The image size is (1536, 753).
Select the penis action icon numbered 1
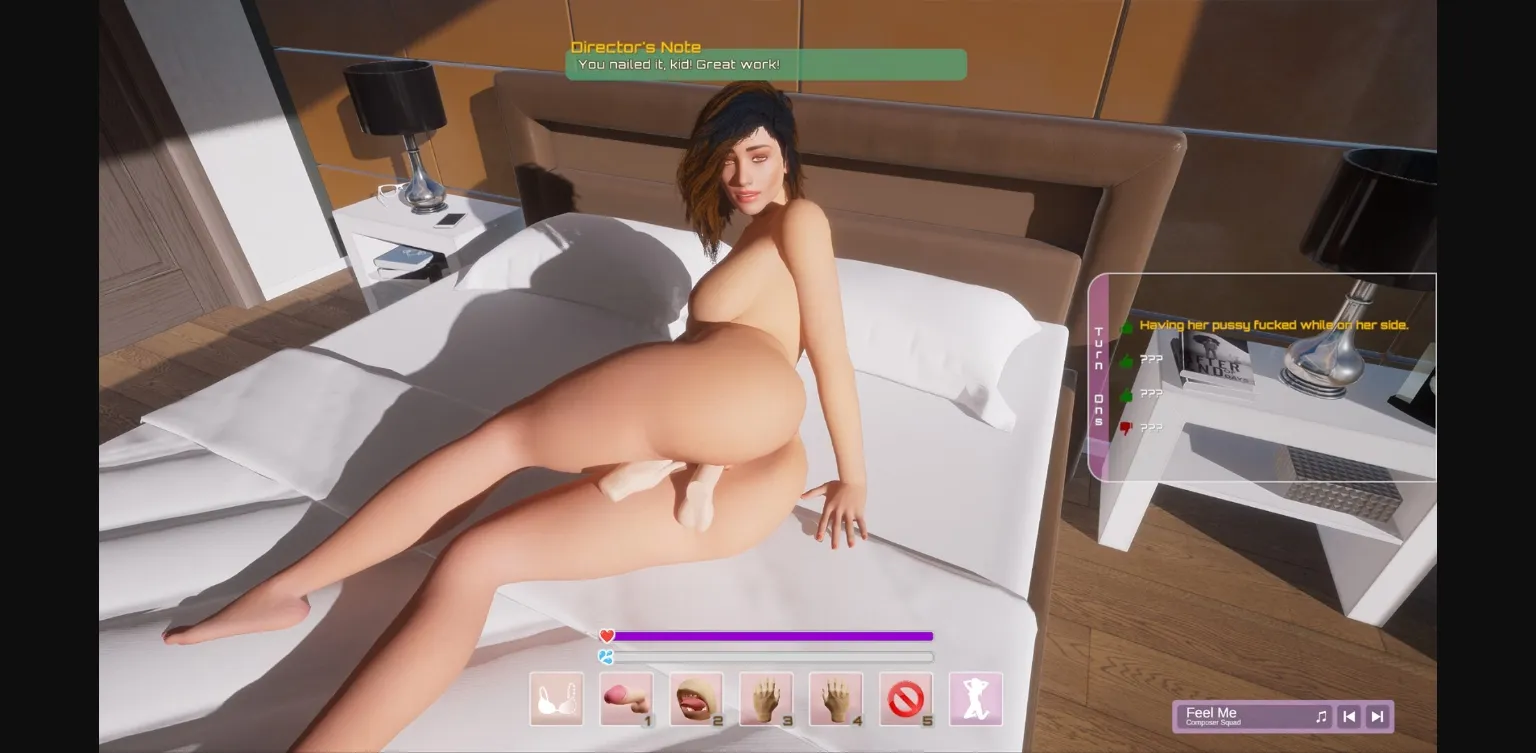click(625, 699)
